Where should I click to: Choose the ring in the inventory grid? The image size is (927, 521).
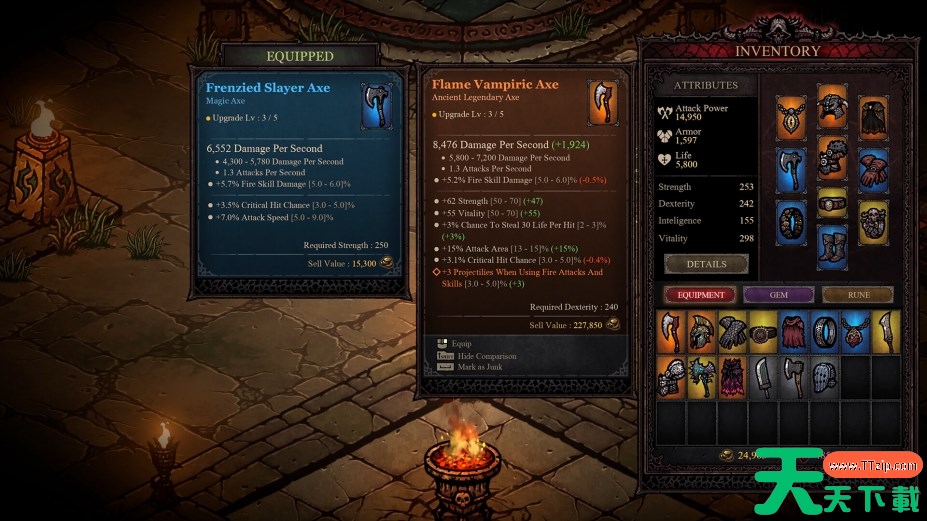[824, 332]
